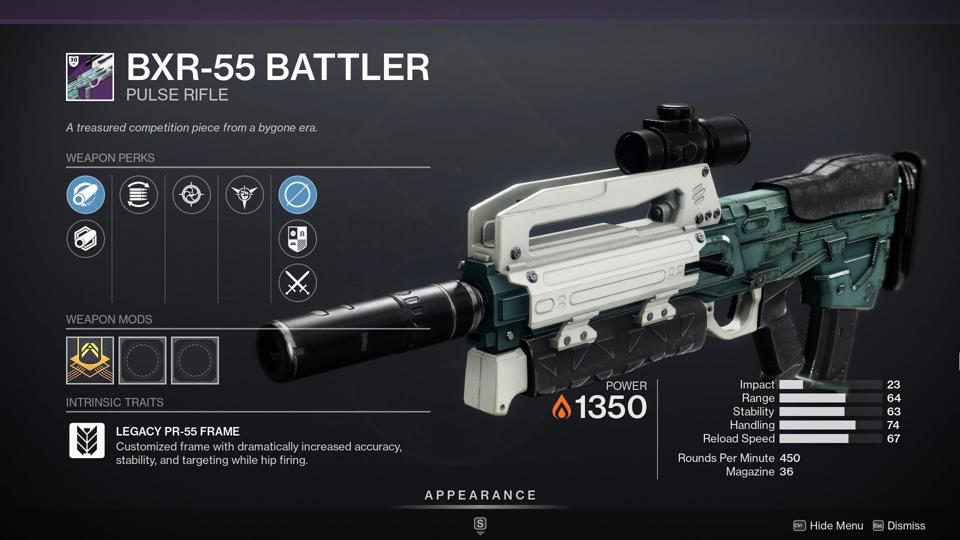Select the highlighted circle-slash origin perk

coord(298,194)
